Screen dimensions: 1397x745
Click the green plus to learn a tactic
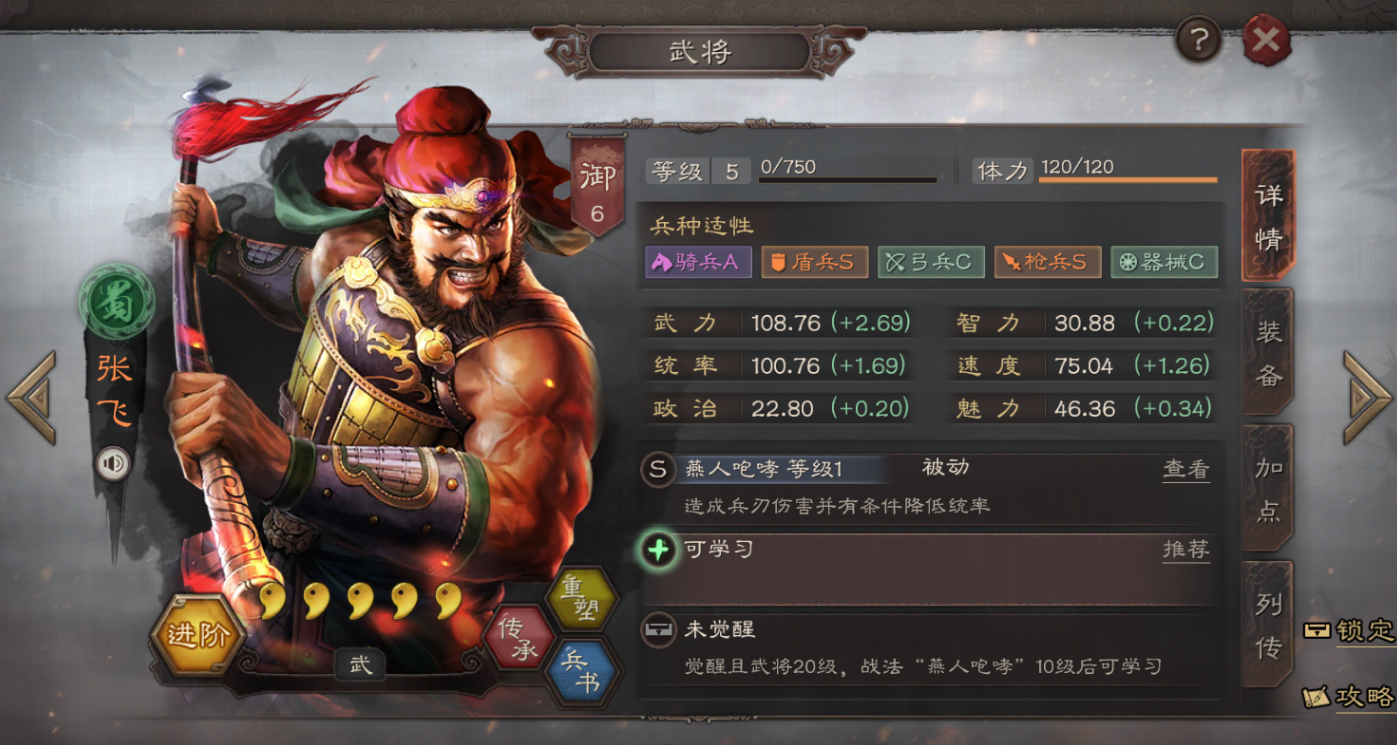[x=657, y=551]
